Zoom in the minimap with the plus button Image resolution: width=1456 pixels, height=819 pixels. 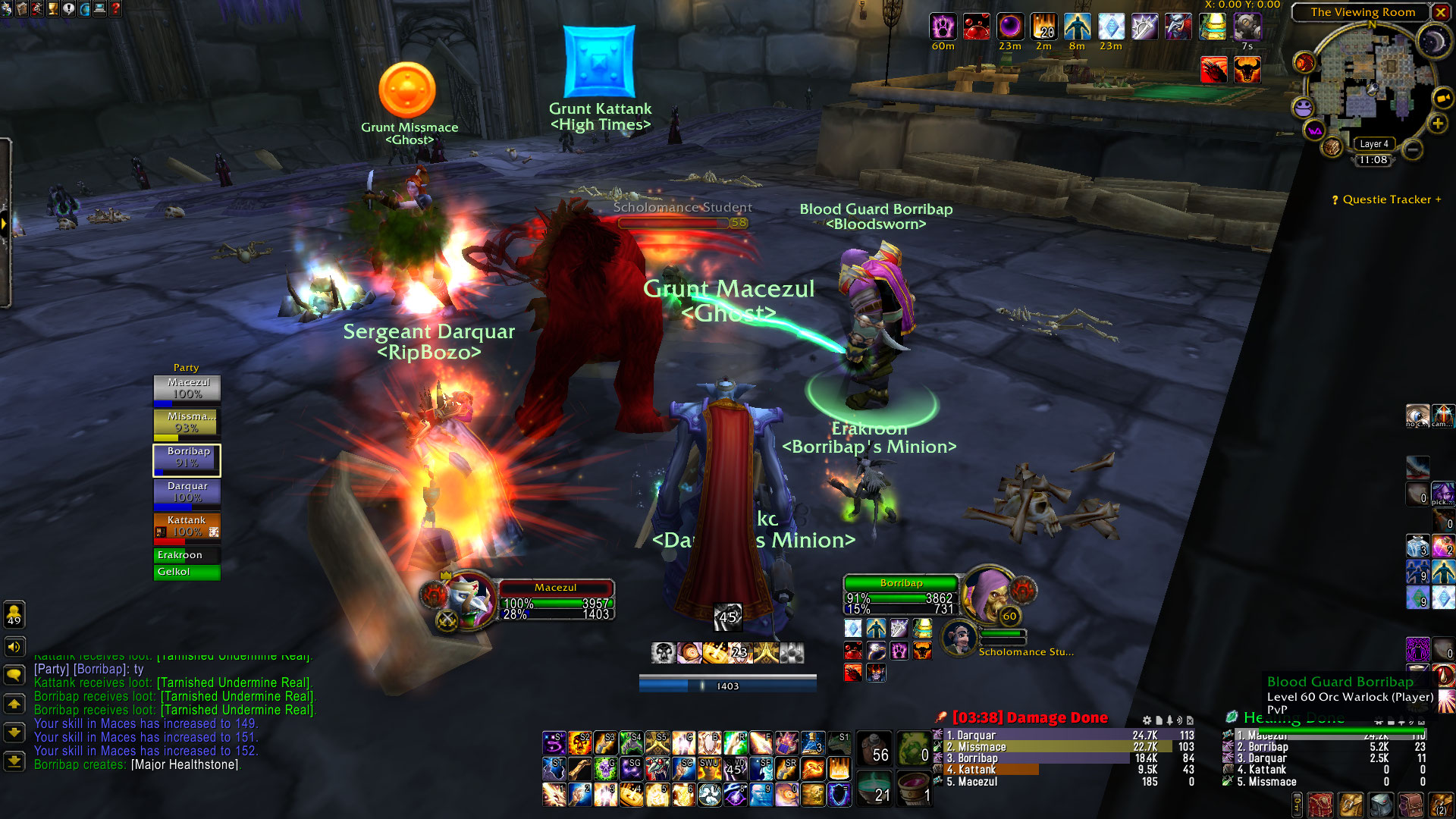(x=1437, y=124)
